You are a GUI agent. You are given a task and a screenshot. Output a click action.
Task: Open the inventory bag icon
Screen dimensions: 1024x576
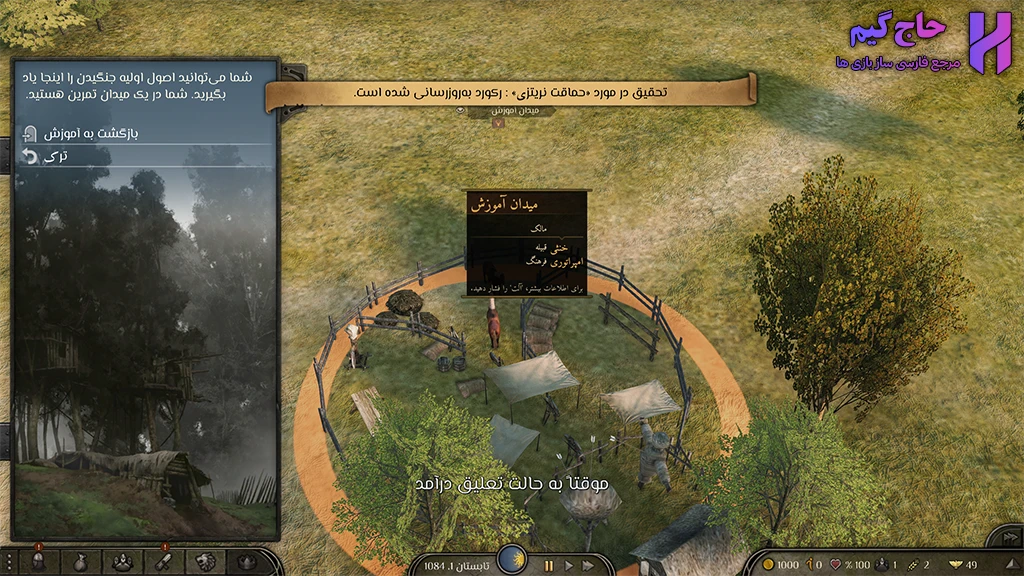[x=80, y=562]
